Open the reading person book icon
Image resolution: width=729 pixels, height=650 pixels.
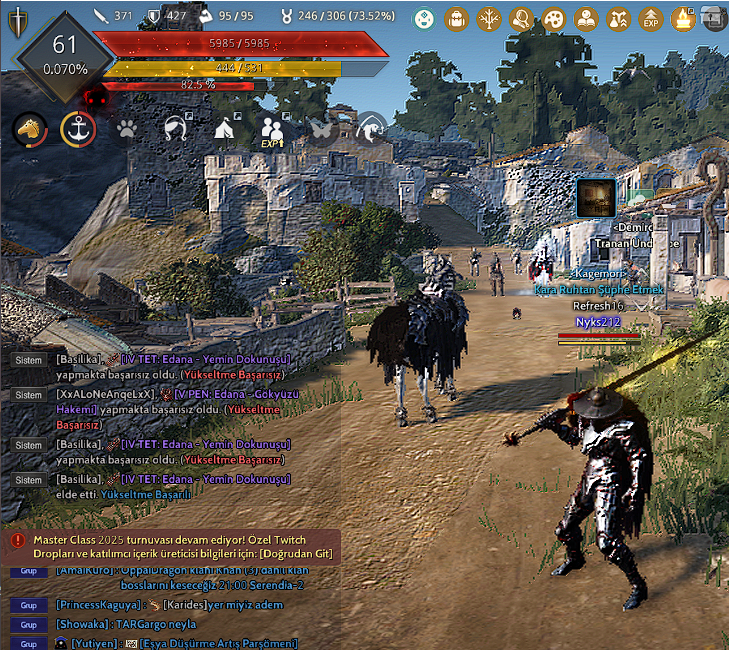tap(586, 17)
